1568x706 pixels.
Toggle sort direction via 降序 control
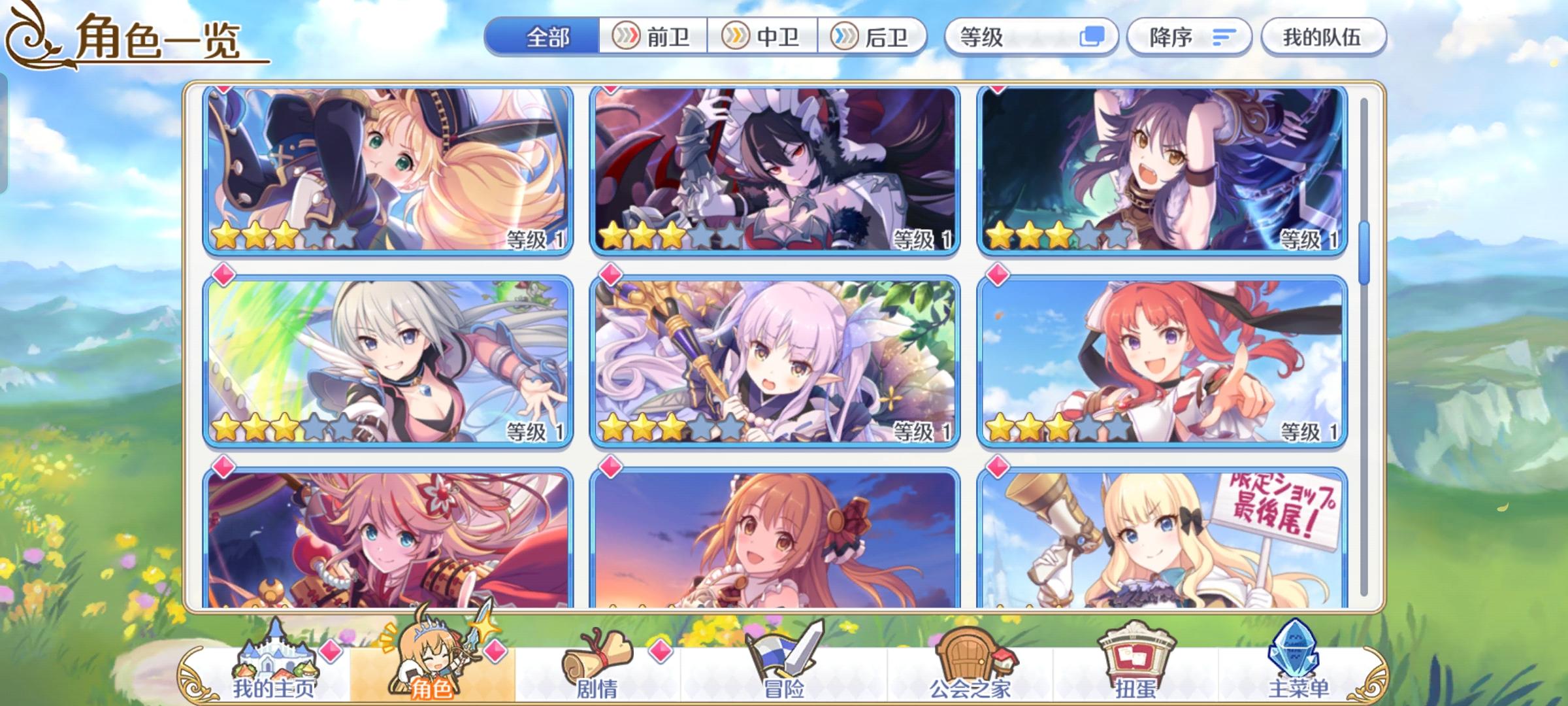click(x=1188, y=37)
